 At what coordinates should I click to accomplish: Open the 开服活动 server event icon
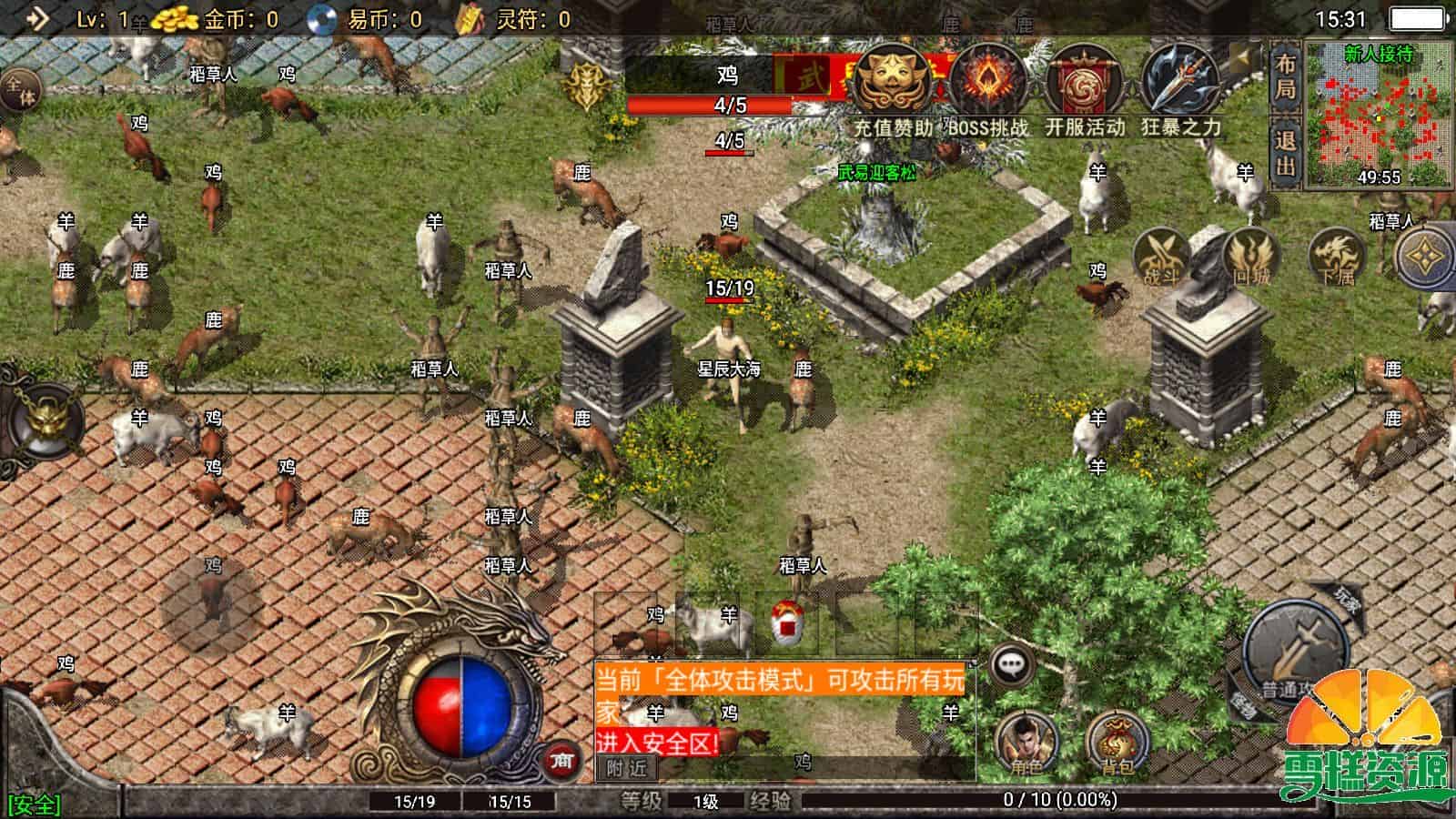click(1084, 85)
